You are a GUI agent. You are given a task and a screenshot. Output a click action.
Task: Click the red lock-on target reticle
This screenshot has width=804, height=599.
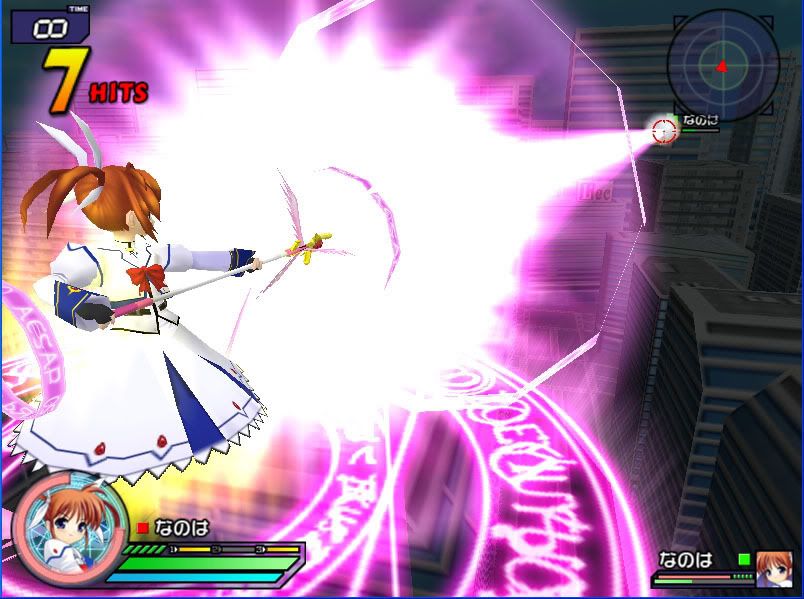click(x=664, y=130)
